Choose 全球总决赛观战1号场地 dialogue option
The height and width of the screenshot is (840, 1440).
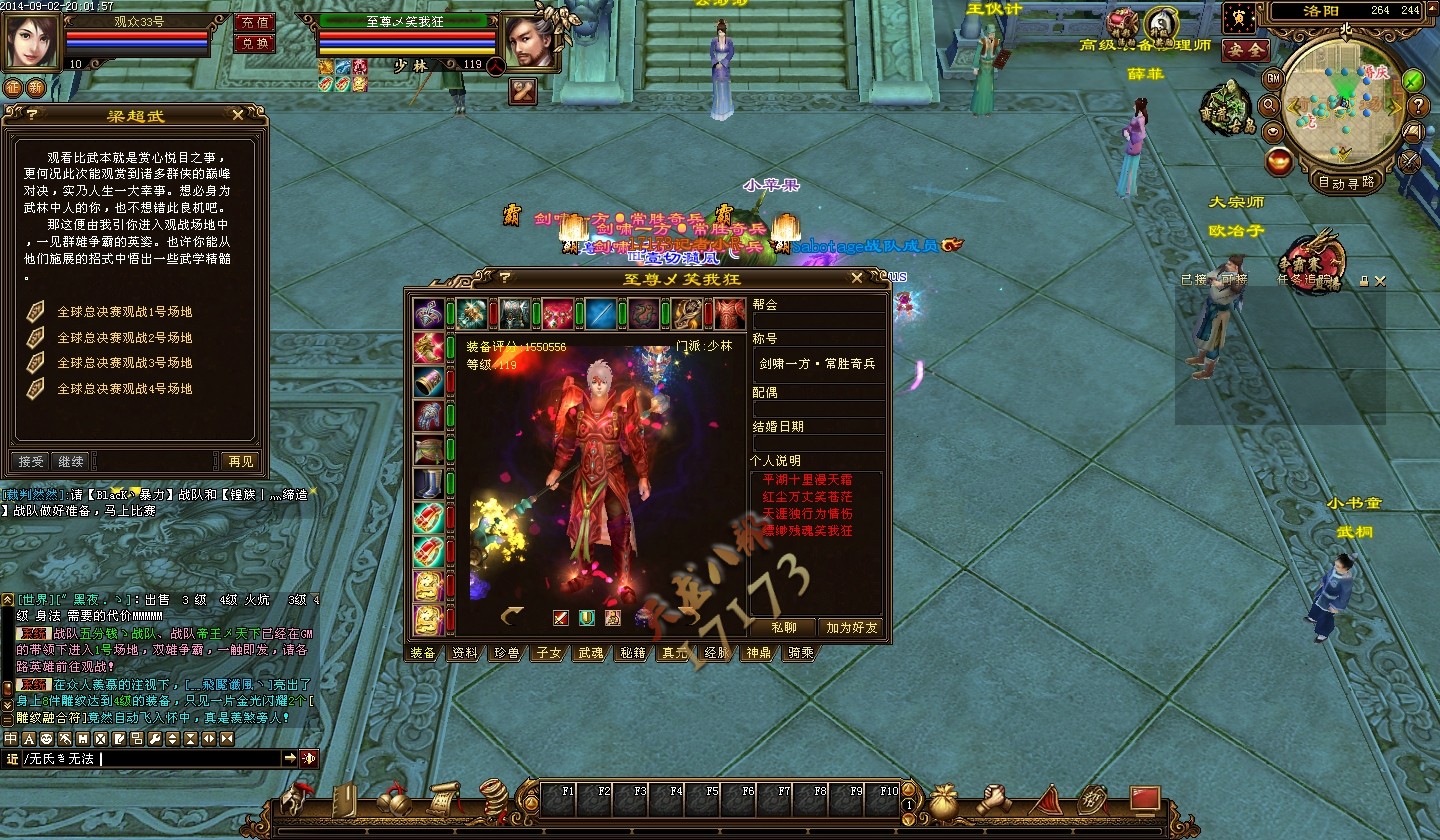[124, 312]
